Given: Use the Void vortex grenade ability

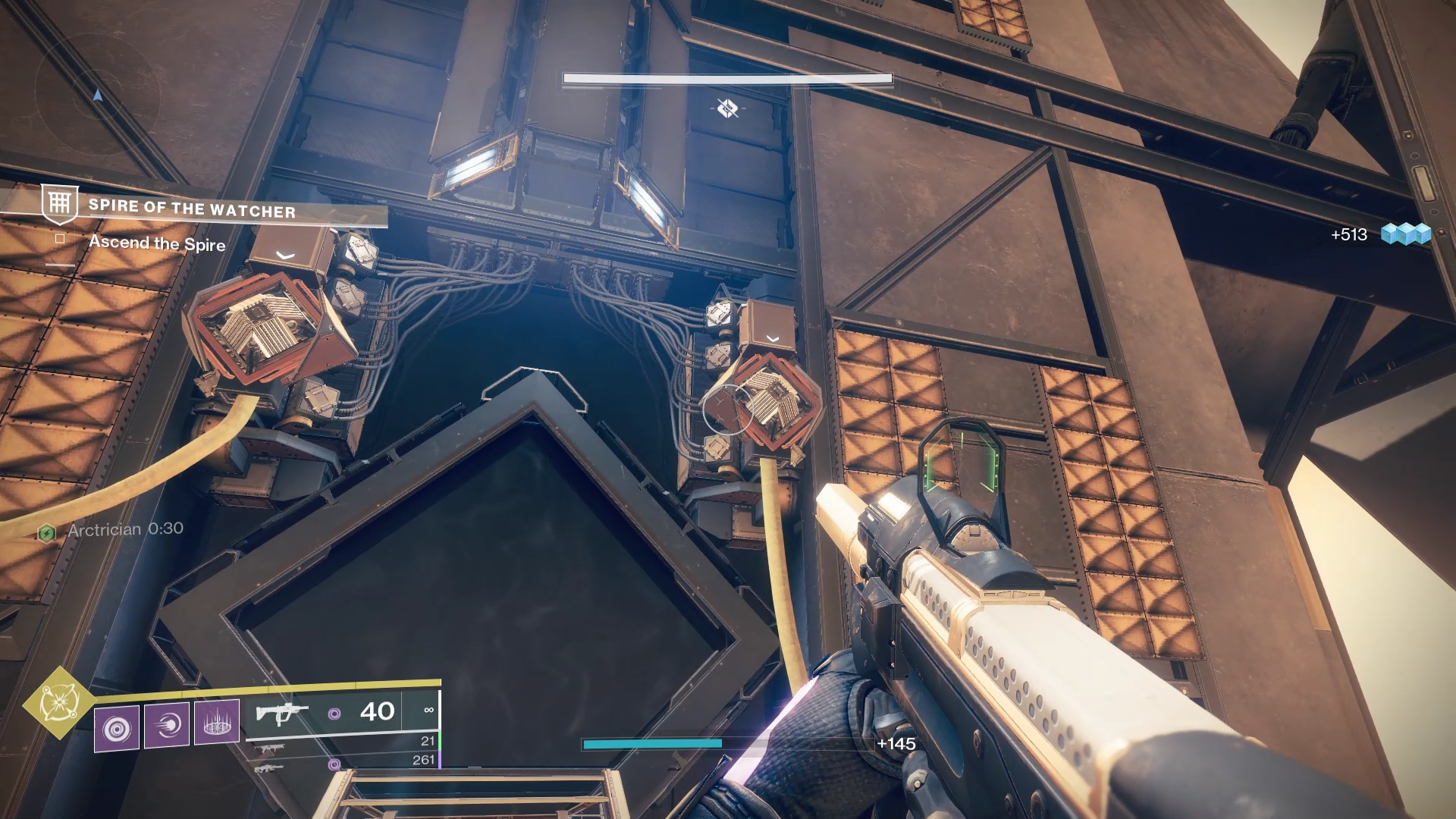Looking at the screenshot, I should pos(117,729).
